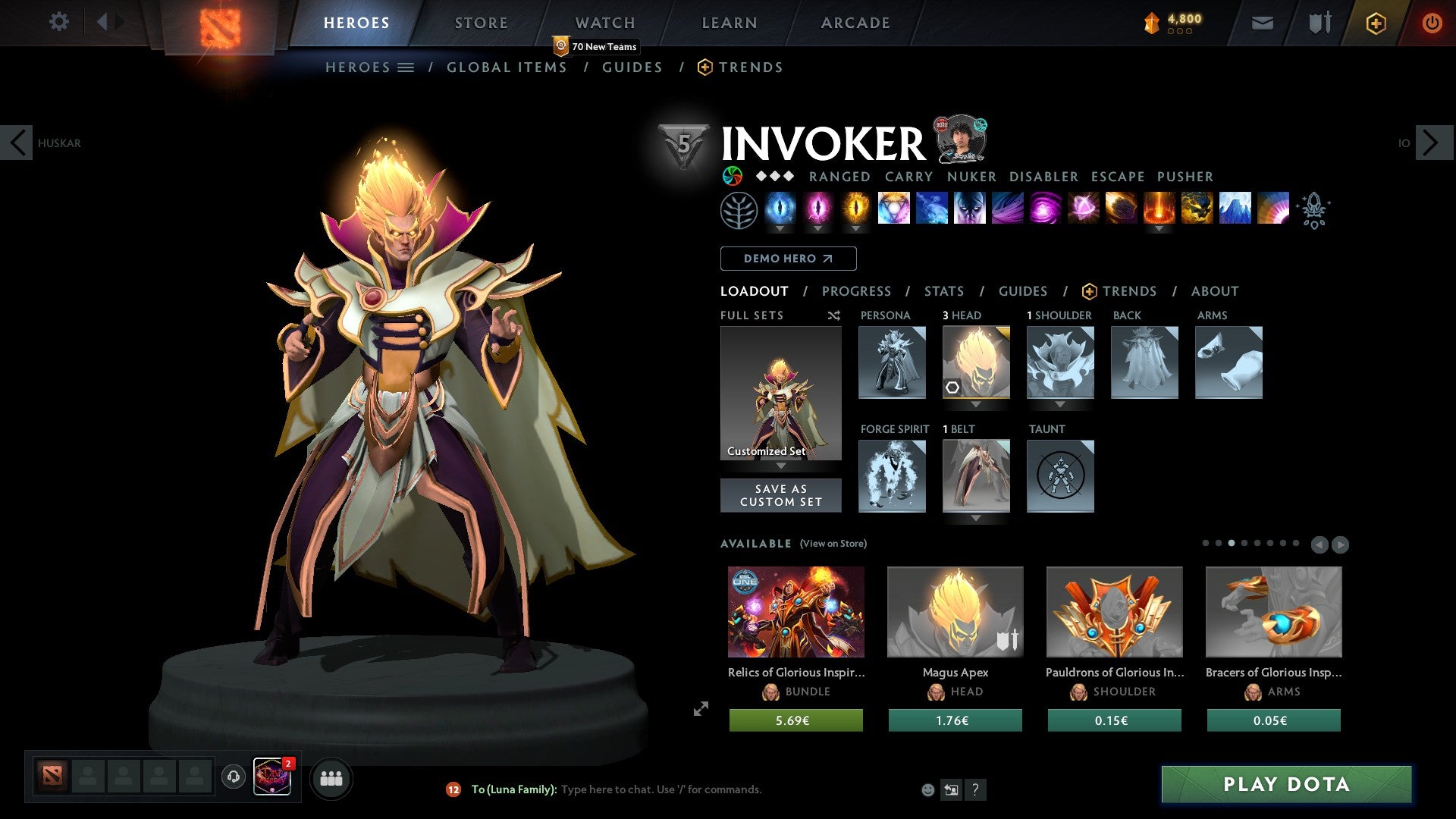The width and height of the screenshot is (1456, 819).
Task: Click Invoker's Quas ability icon
Action: (781, 210)
